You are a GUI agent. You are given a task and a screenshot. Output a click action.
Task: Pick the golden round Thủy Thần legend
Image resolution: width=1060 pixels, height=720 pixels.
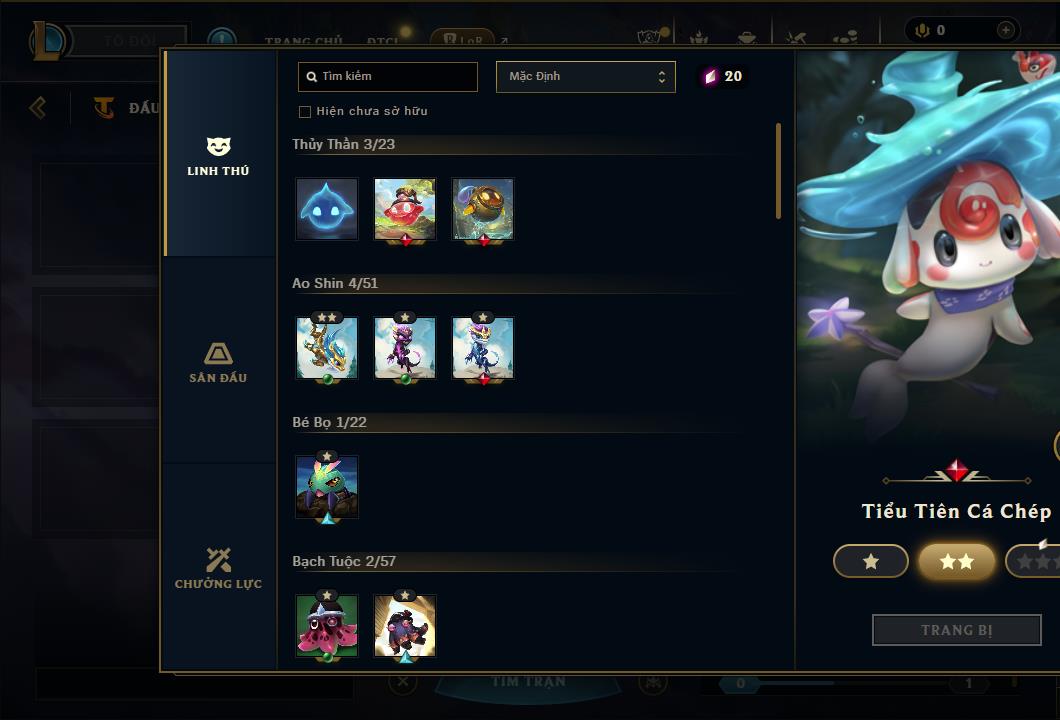pyautogui.click(x=483, y=209)
